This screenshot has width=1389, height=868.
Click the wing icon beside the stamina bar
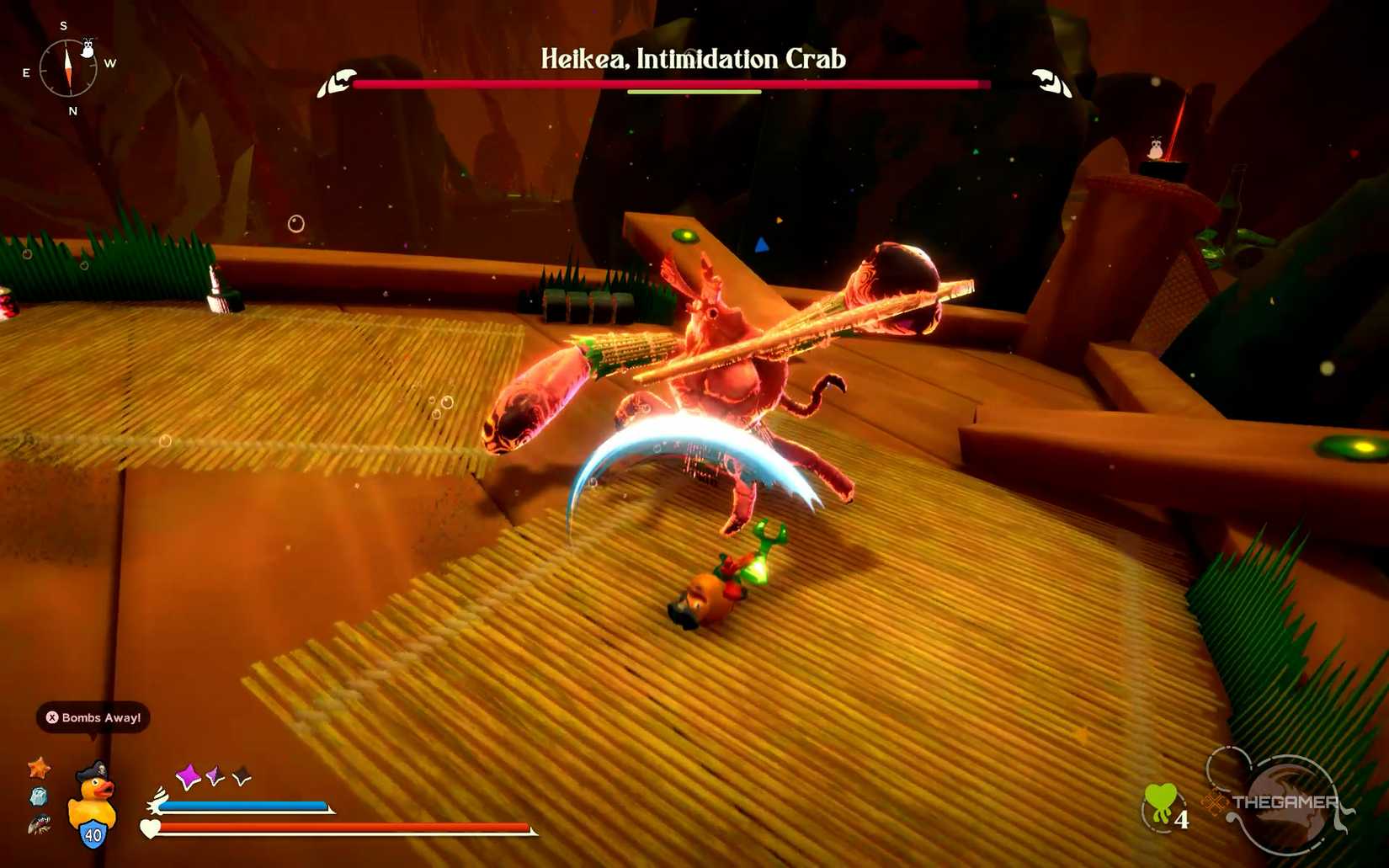click(x=158, y=801)
